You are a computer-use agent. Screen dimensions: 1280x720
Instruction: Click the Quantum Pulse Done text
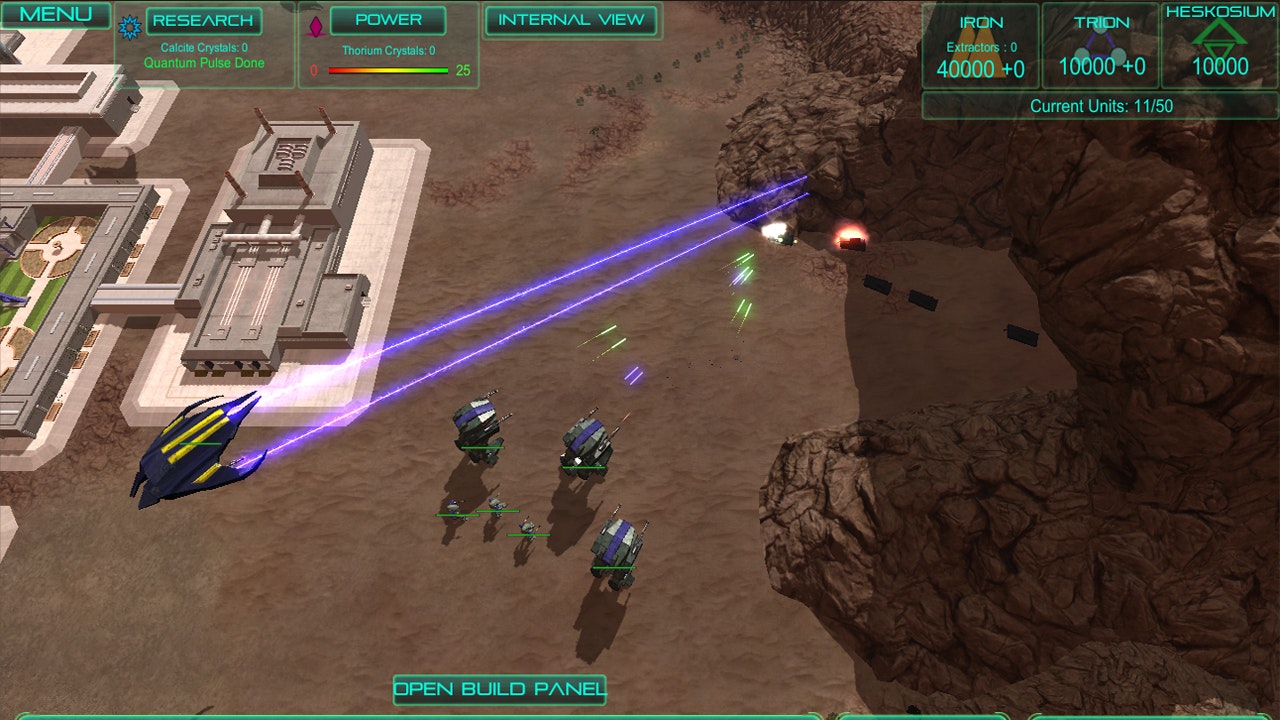point(206,62)
